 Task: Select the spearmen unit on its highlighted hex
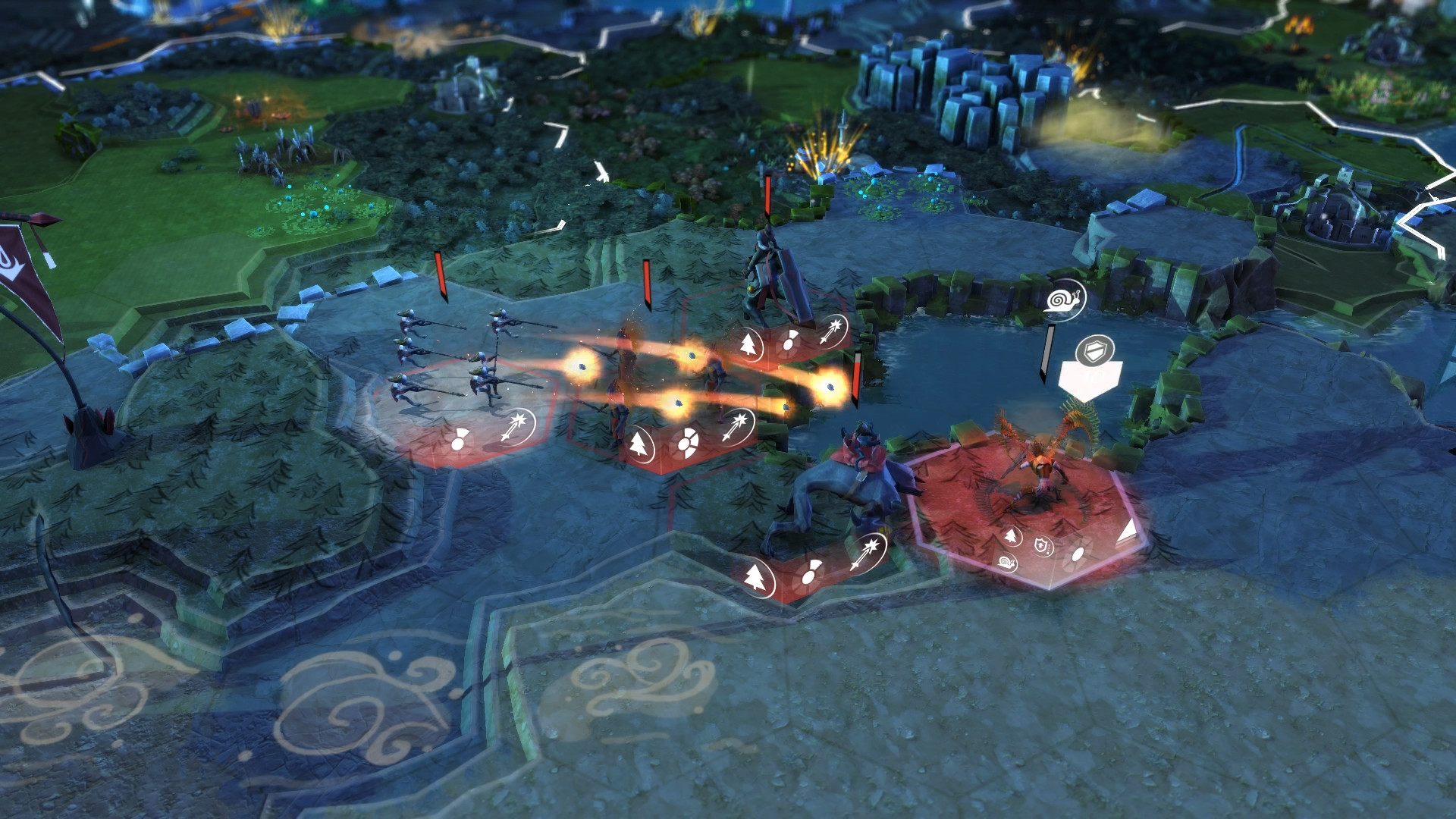455,362
